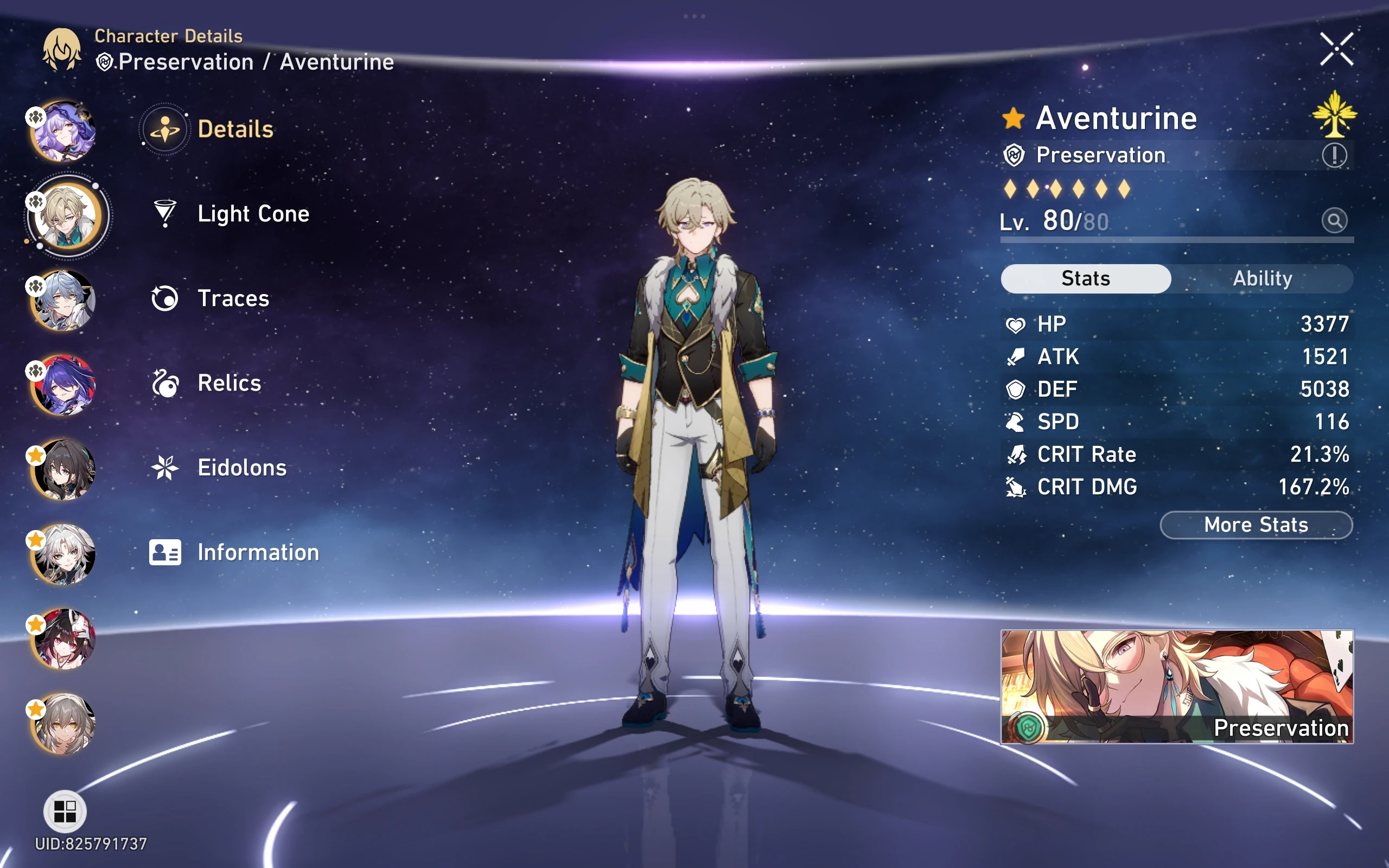
Task: Select the blue-haired character portrait below Aventurine
Action: [x=63, y=300]
